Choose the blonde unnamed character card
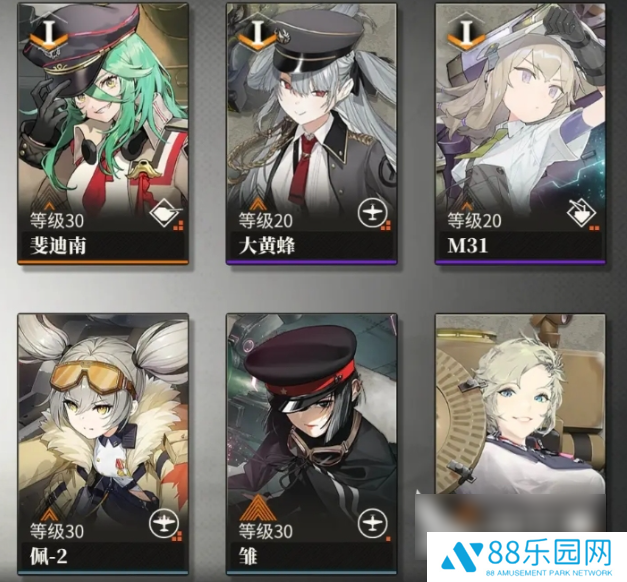Screen dimensions: 627x582 point(521,420)
